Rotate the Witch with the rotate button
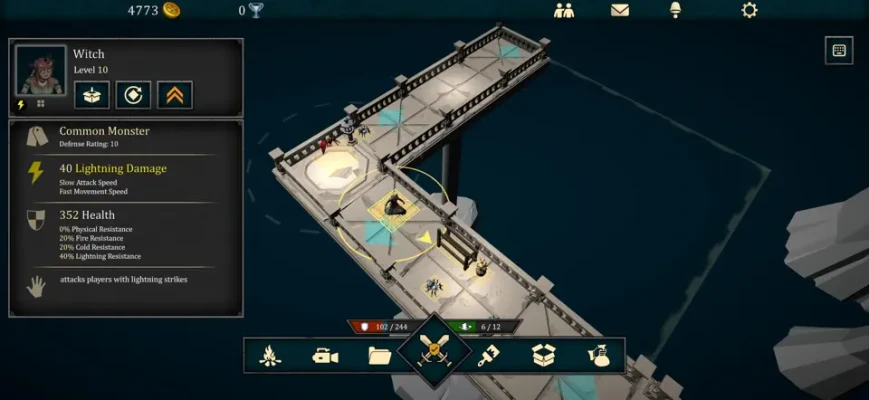 (x=133, y=95)
